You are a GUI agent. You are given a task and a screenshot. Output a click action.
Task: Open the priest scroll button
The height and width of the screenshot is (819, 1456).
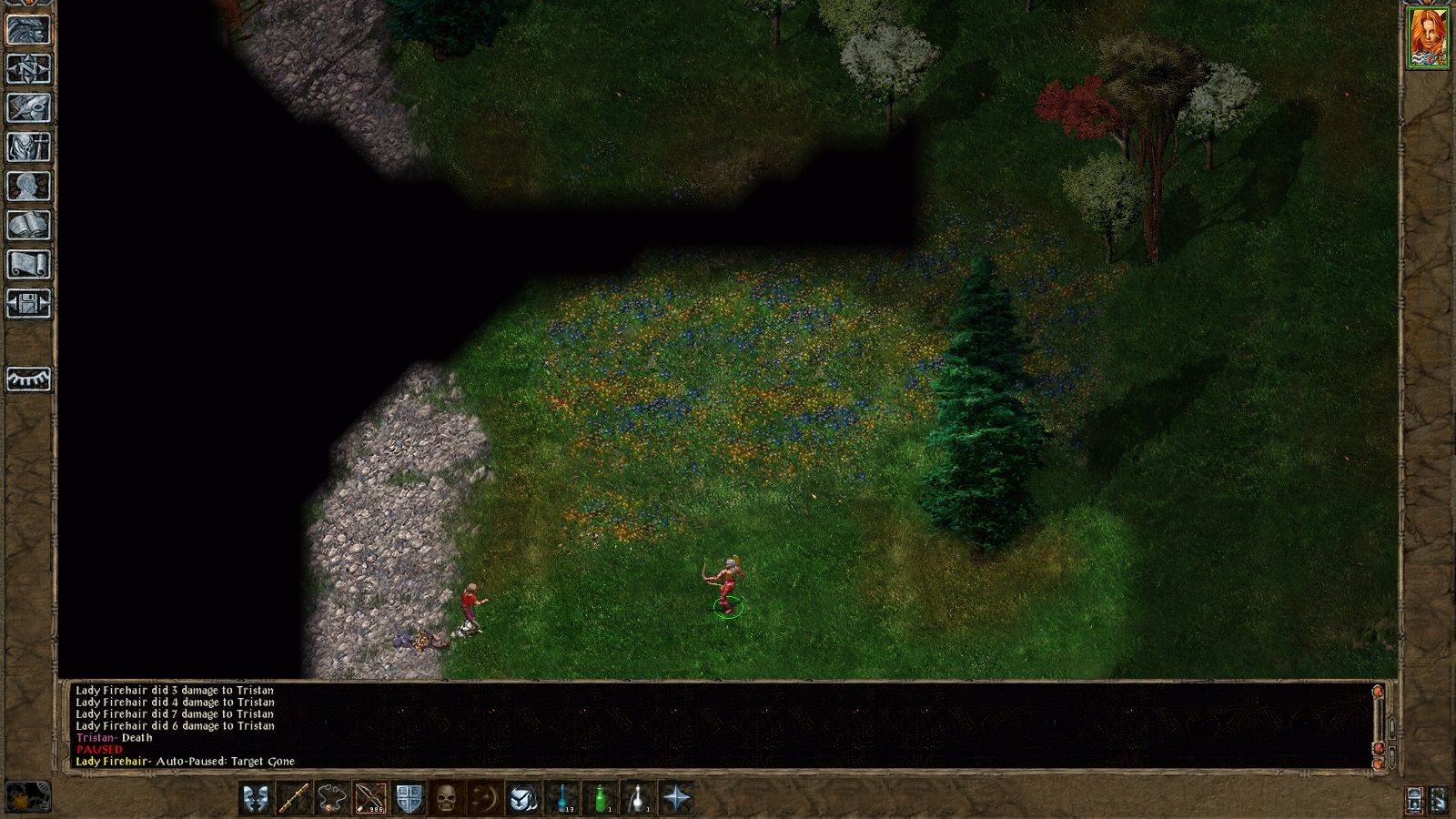click(29, 264)
